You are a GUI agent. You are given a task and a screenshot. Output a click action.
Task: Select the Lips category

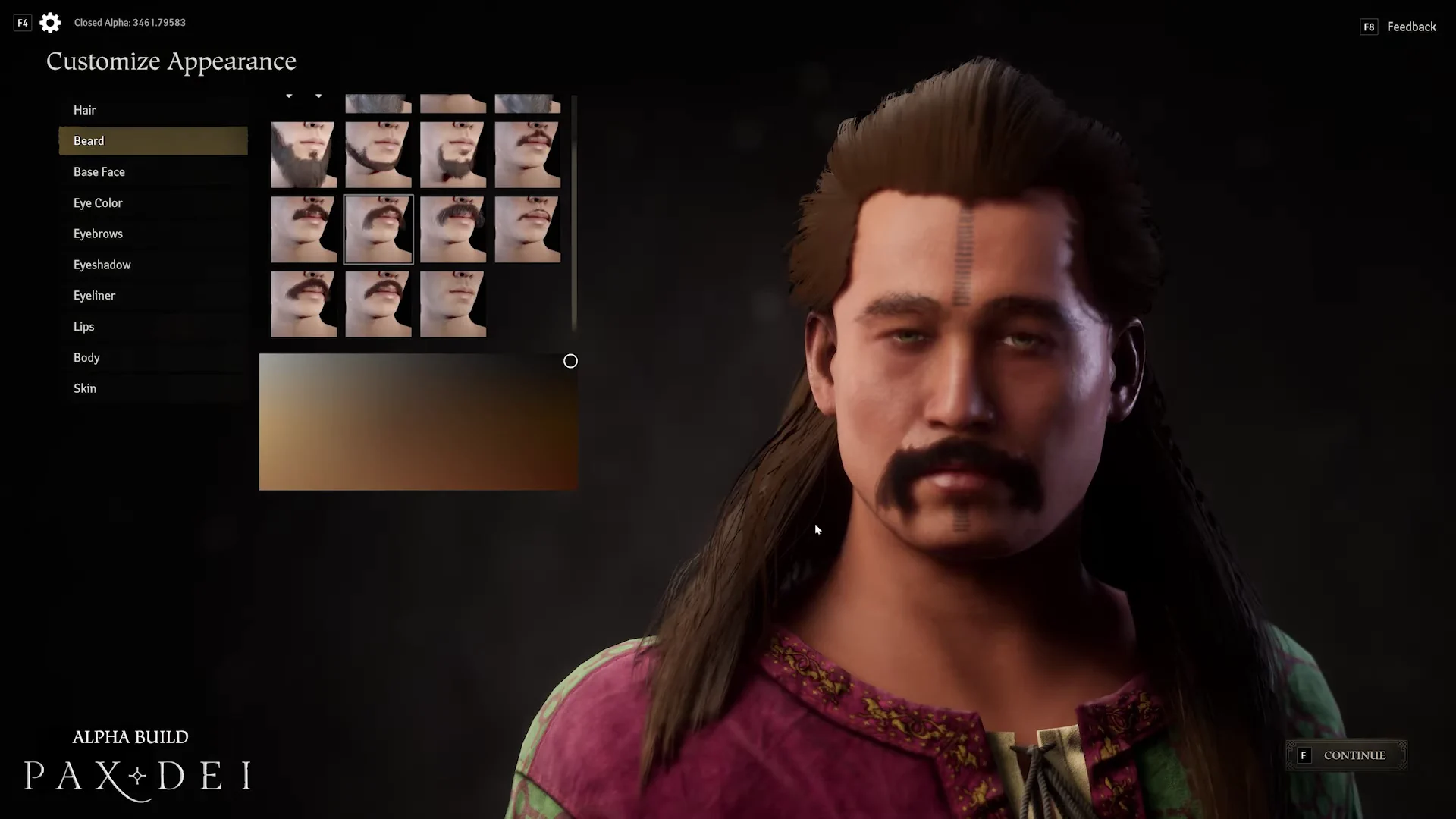[x=84, y=327]
